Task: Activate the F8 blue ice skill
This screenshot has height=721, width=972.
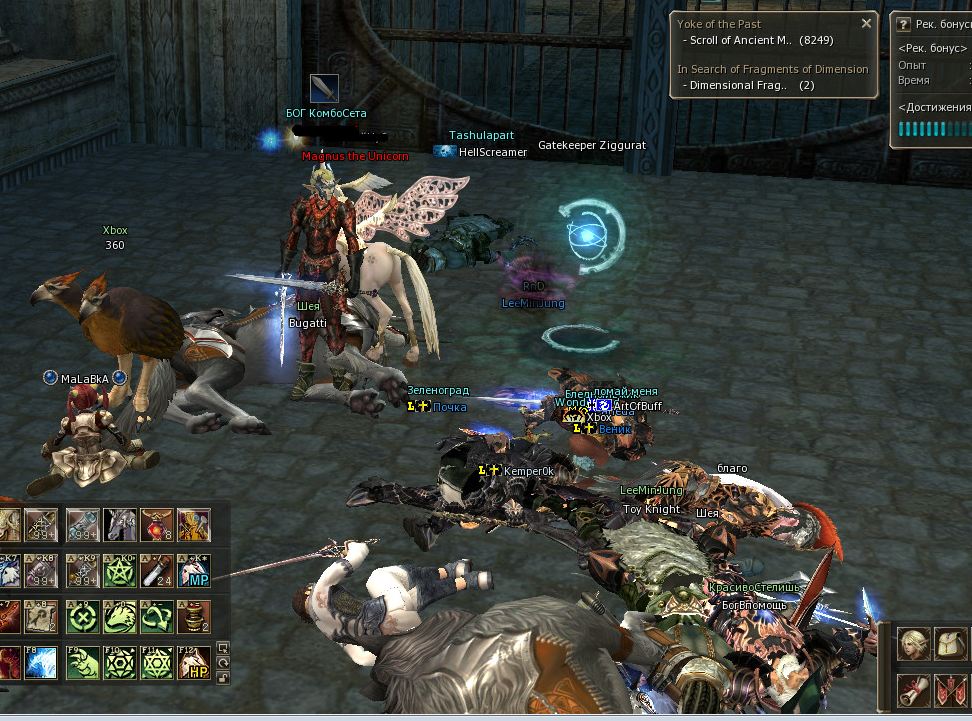Action: (41, 662)
